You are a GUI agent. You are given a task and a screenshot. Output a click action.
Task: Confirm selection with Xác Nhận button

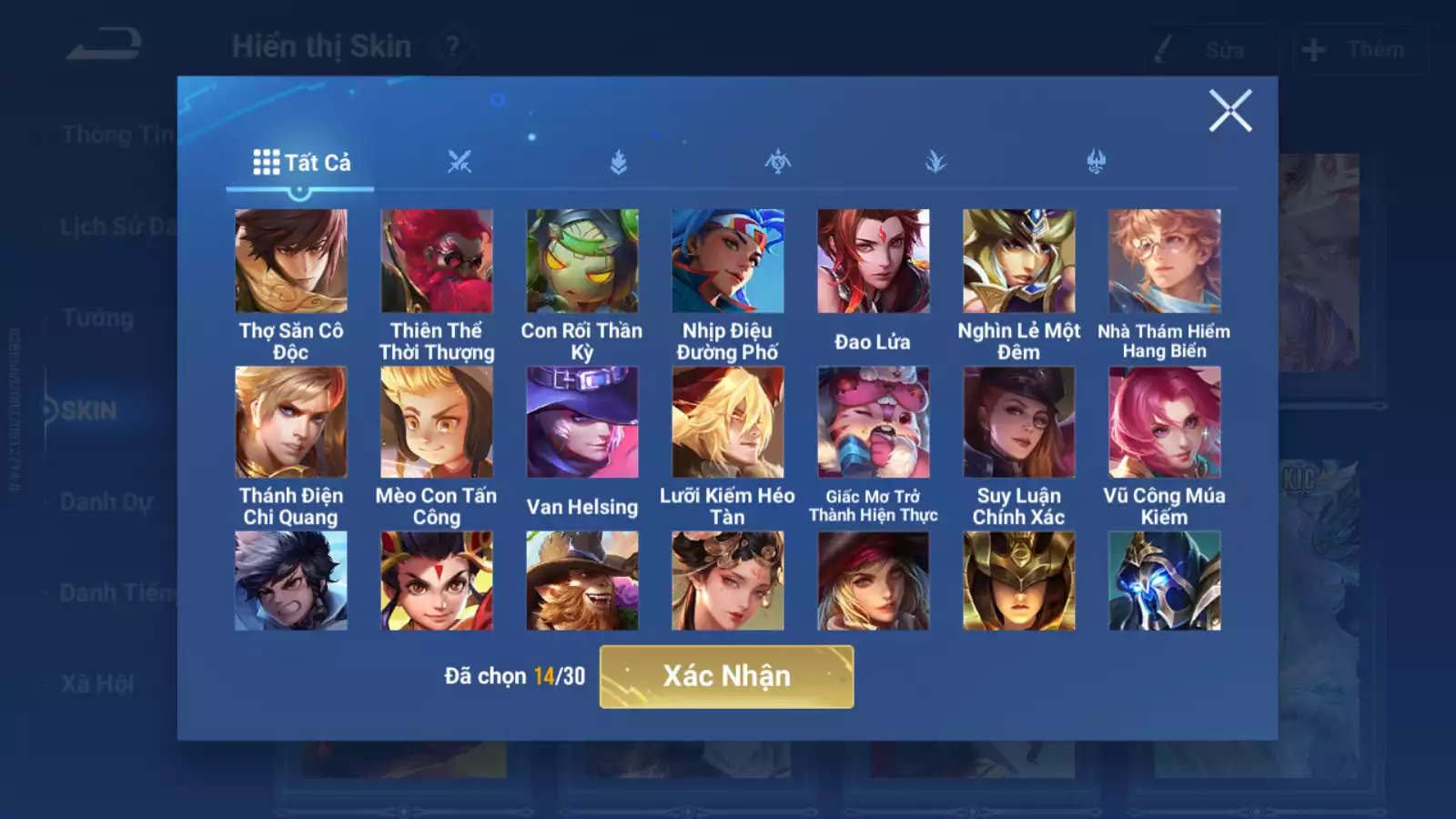pos(726,676)
